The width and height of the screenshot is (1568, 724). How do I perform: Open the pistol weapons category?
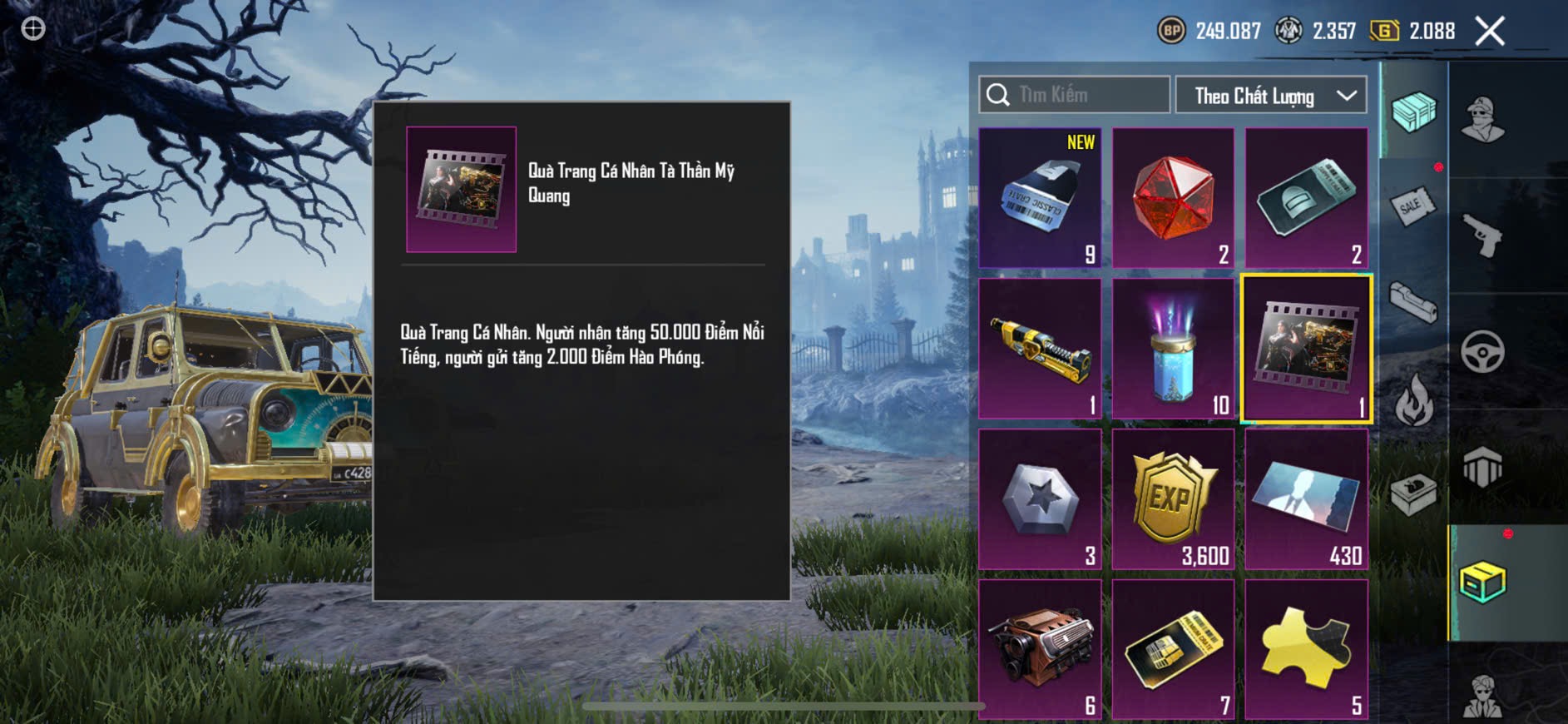point(1482,236)
